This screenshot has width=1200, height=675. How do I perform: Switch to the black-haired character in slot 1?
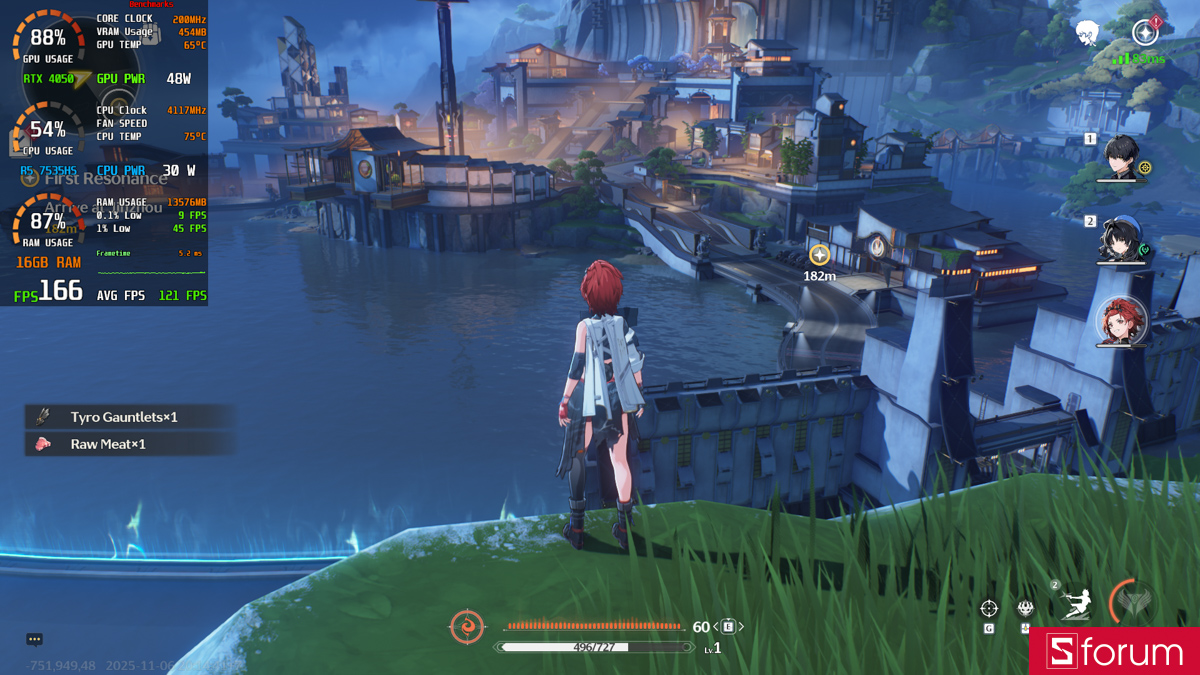click(1122, 157)
